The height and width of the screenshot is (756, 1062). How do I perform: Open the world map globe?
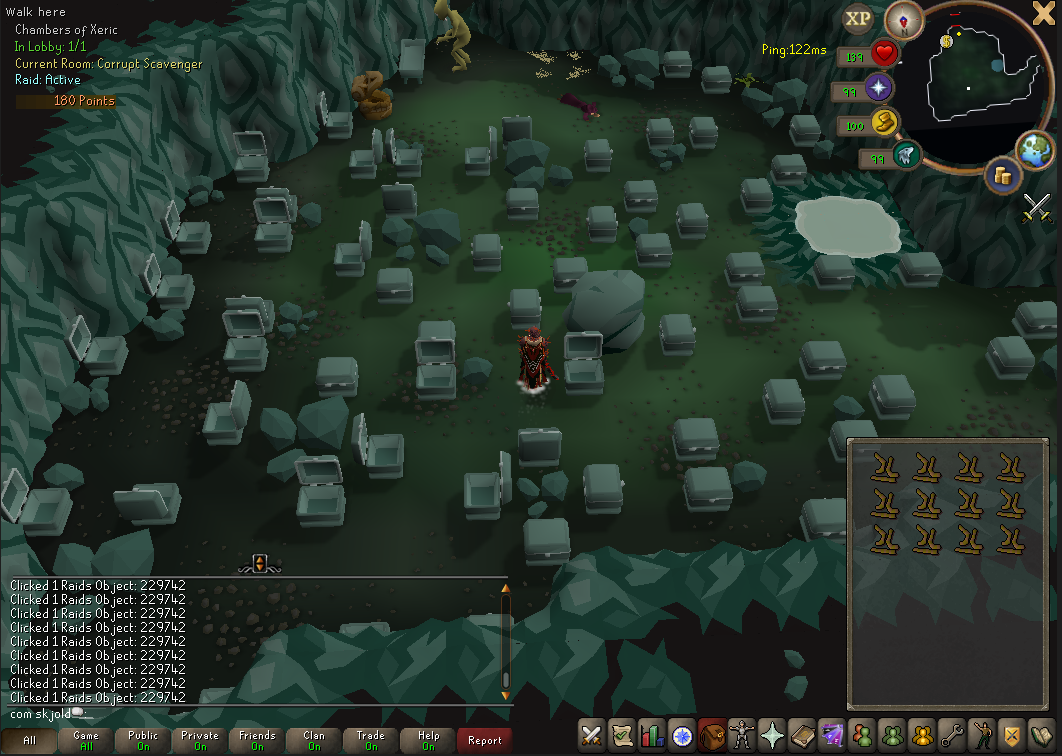pos(1035,148)
